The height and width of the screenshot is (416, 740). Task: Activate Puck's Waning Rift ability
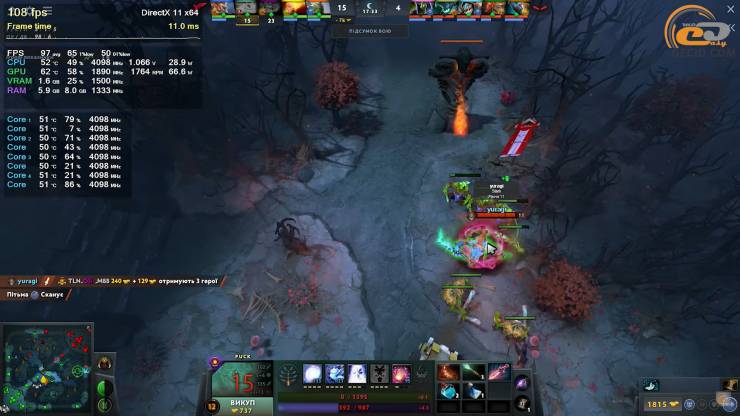point(336,374)
